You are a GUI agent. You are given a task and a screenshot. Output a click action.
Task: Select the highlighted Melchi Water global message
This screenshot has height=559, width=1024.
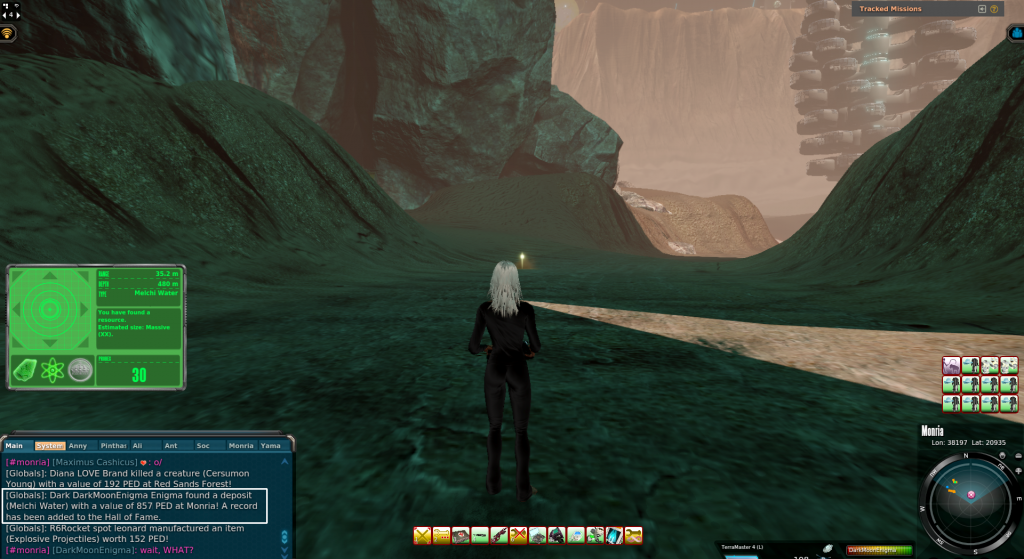point(135,505)
